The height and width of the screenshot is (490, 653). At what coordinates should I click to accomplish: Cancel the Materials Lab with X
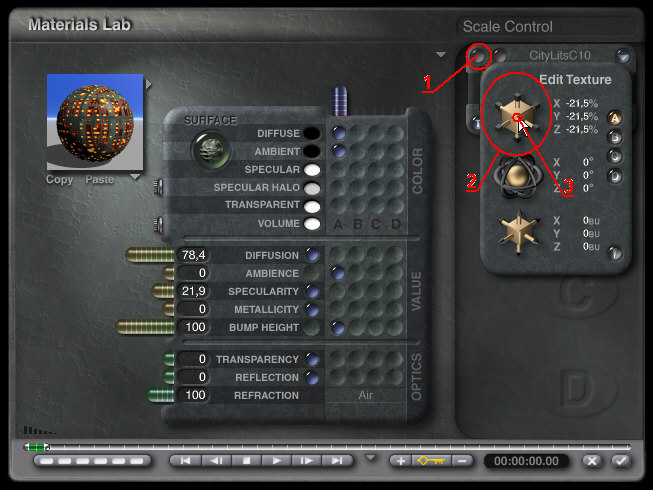tap(593, 461)
